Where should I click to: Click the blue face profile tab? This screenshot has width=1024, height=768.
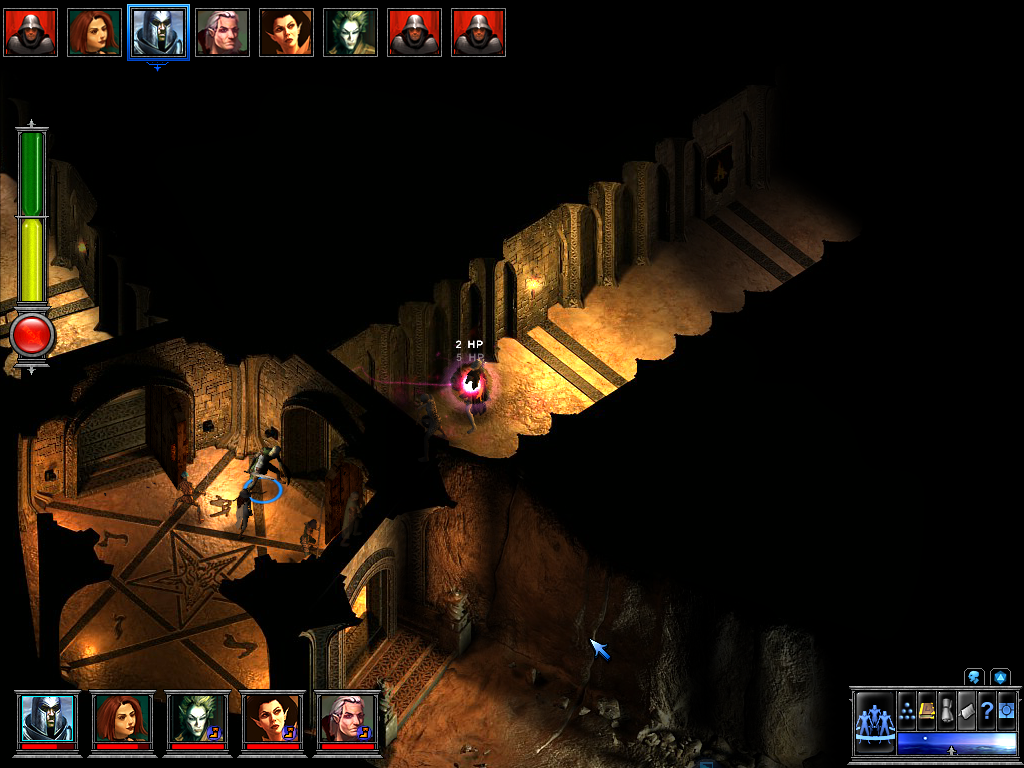[974, 677]
